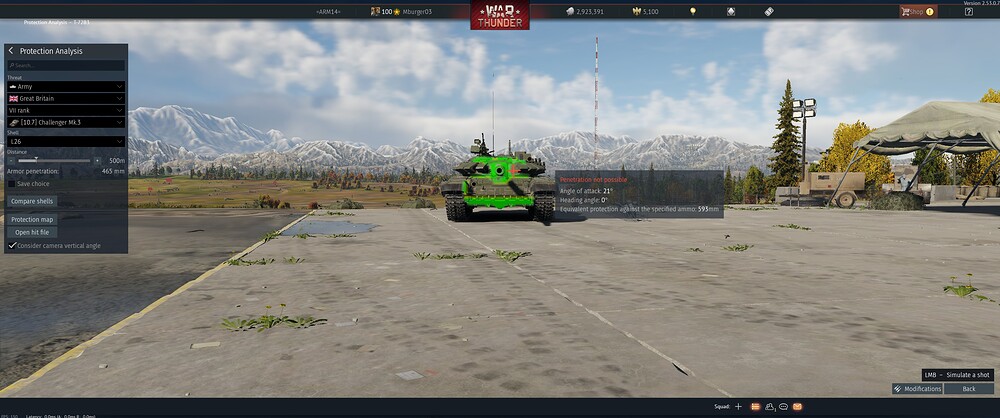Click the search field in Protection Analysis
Viewport: 1000px width, 418px height.
point(68,65)
